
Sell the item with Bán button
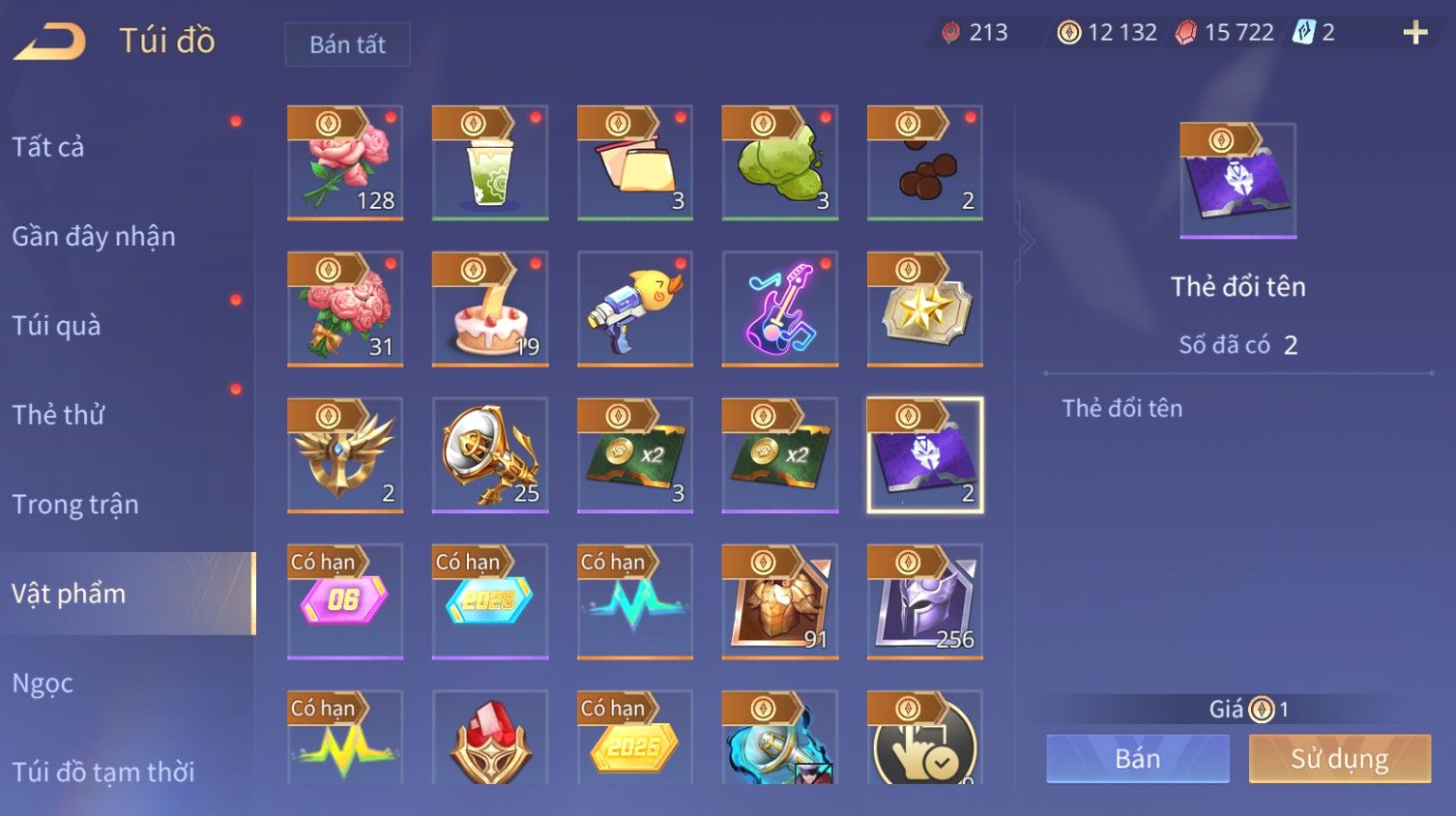point(1137,759)
